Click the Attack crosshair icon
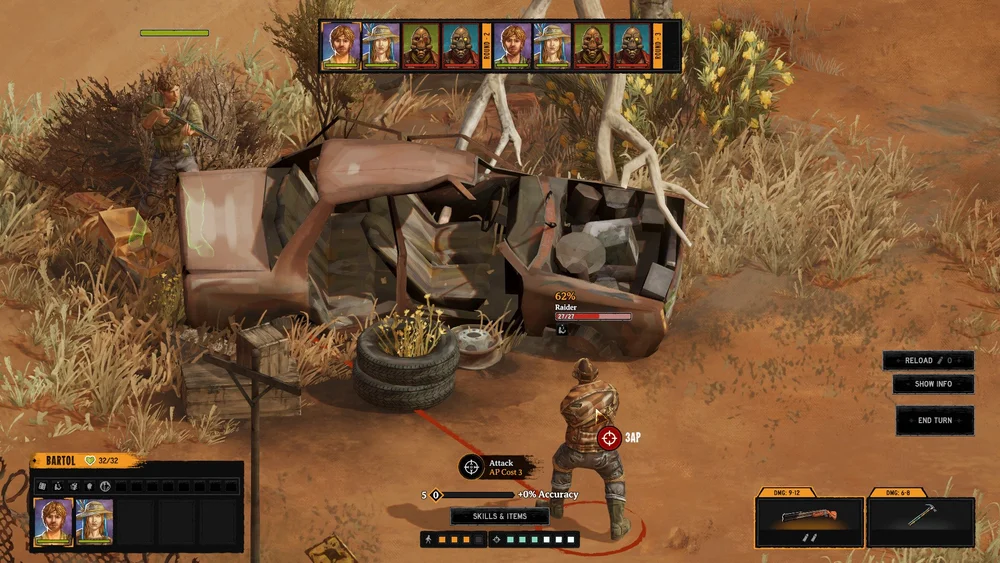 [472, 467]
